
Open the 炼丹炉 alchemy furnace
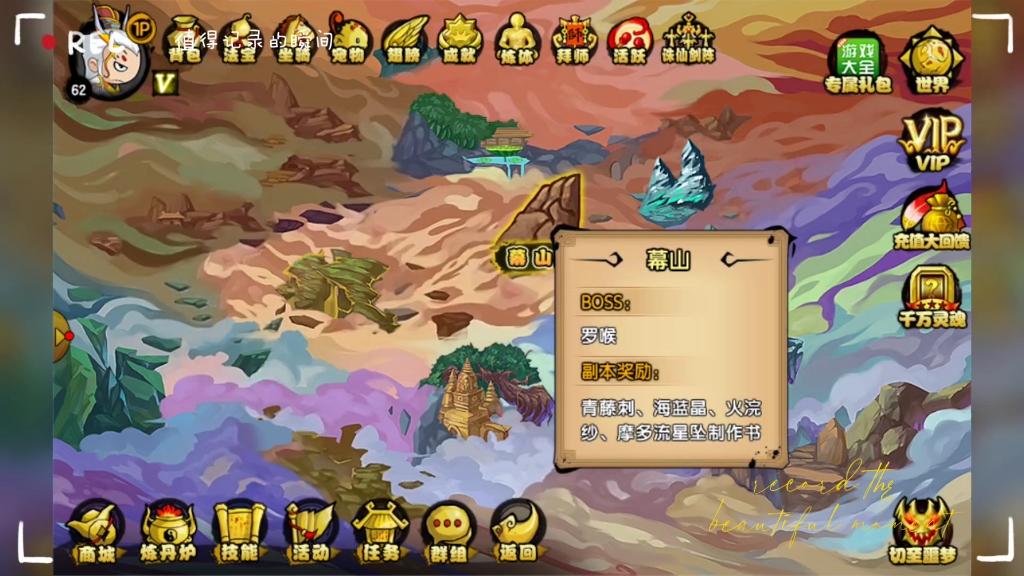pyautogui.click(x=168, y=531)
